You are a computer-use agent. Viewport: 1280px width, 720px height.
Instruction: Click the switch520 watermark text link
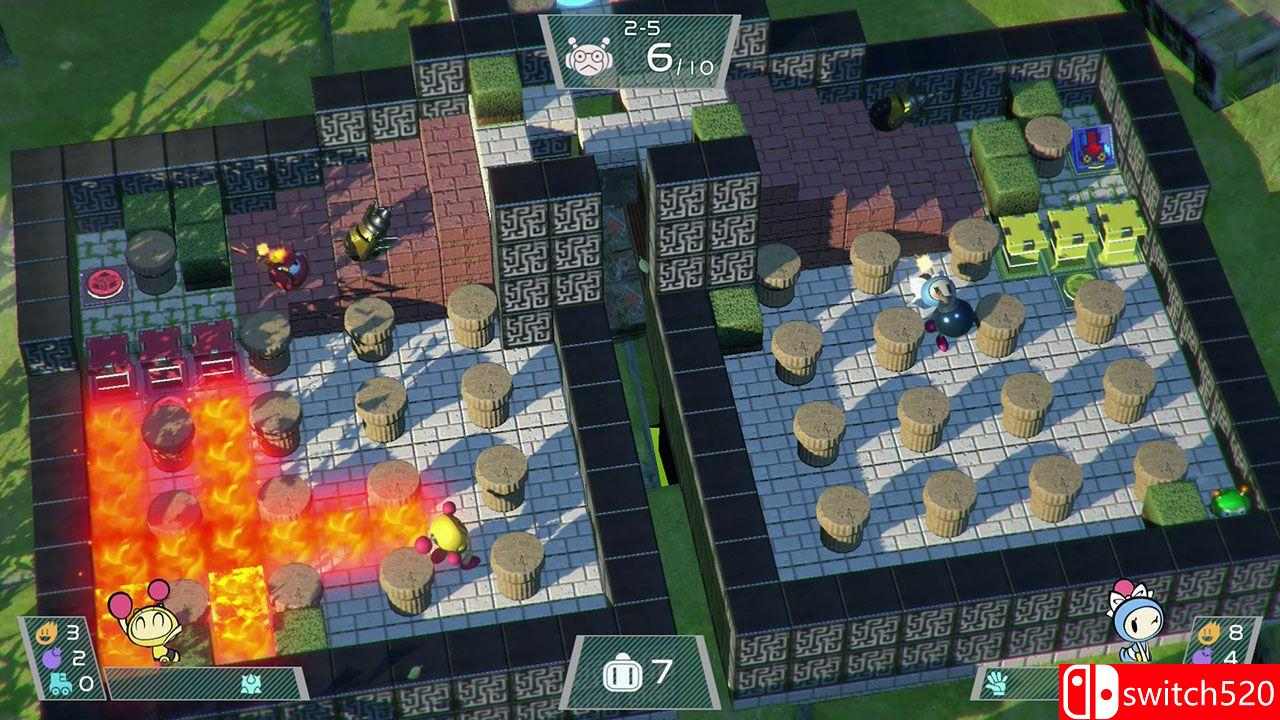[x=1197, y=692]
